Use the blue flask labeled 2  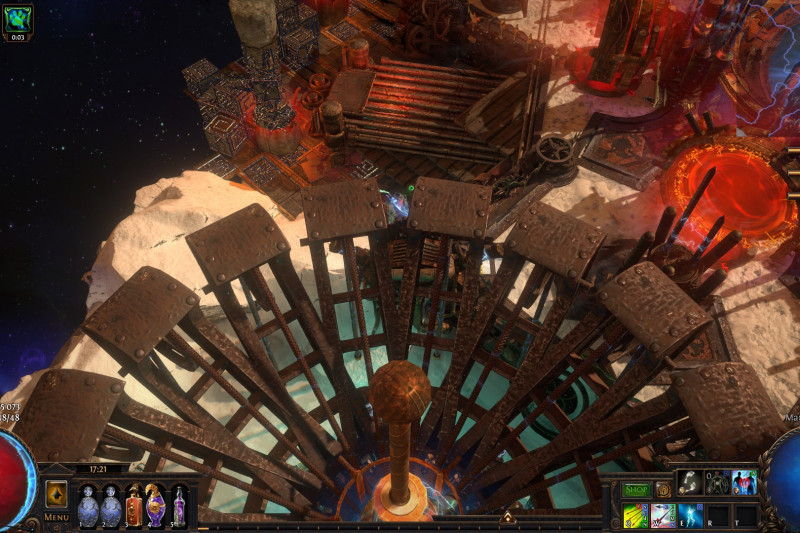(x=111, y=506)
